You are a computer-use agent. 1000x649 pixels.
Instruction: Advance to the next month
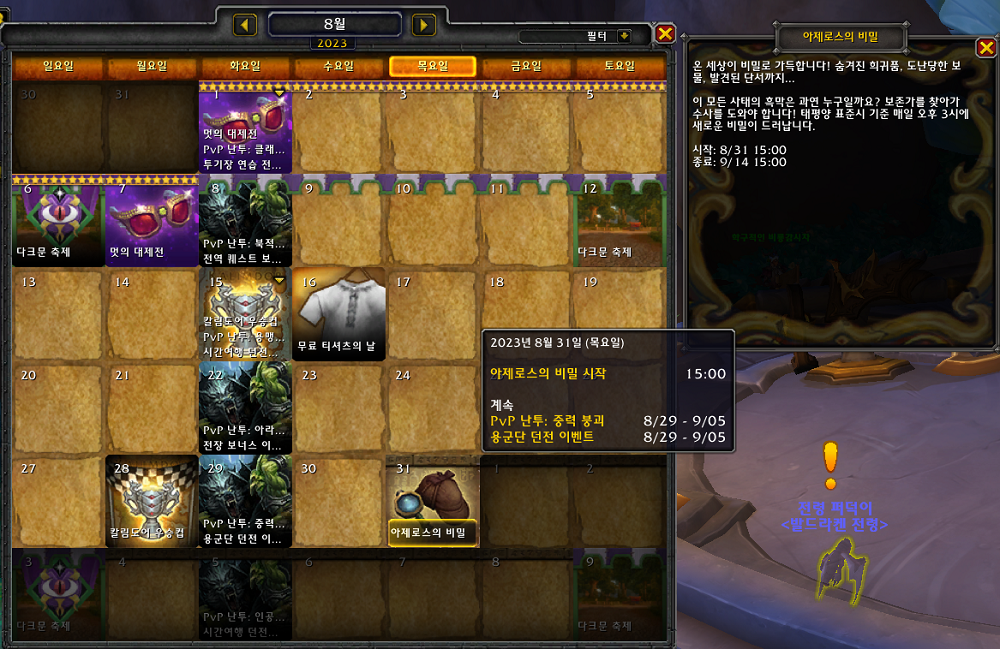(x=424, y=24)
